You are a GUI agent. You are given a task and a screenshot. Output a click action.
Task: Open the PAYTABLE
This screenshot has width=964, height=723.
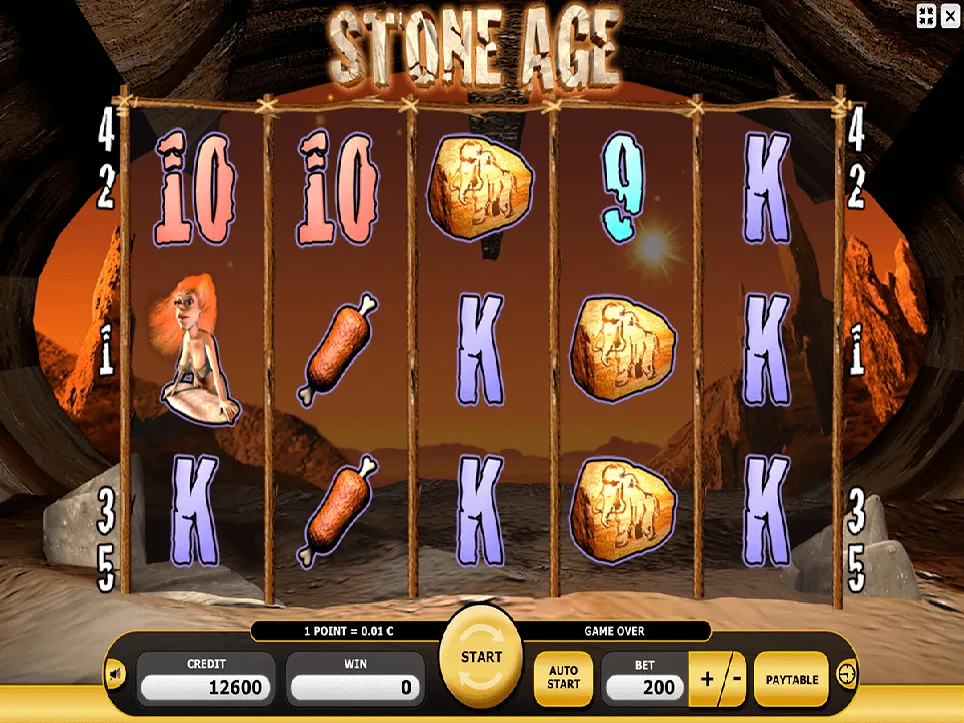[792, 679]
